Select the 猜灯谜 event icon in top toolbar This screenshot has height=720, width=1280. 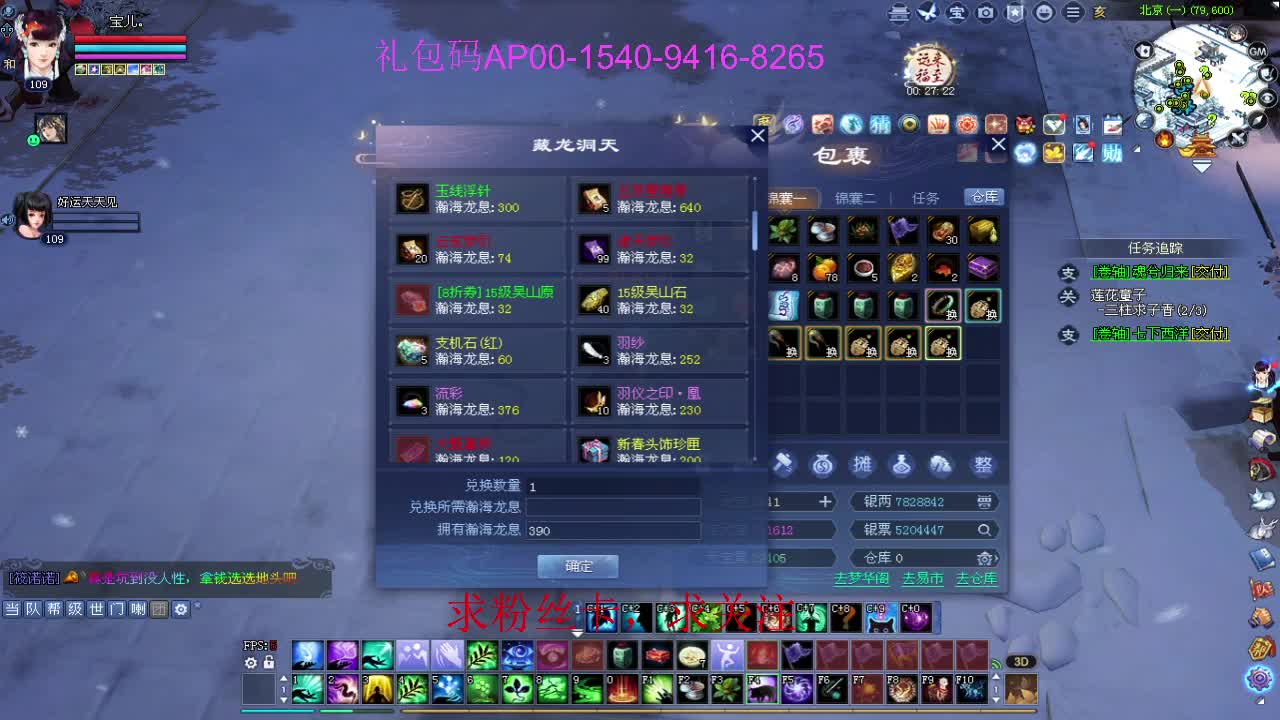click(880, 124)
